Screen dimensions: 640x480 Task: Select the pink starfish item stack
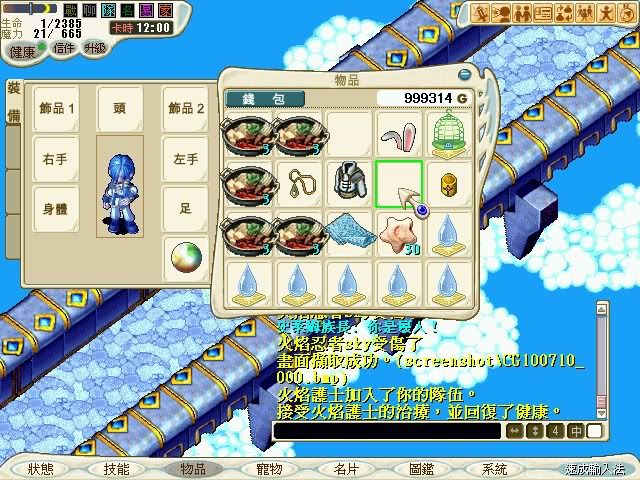tap(399, 233)
